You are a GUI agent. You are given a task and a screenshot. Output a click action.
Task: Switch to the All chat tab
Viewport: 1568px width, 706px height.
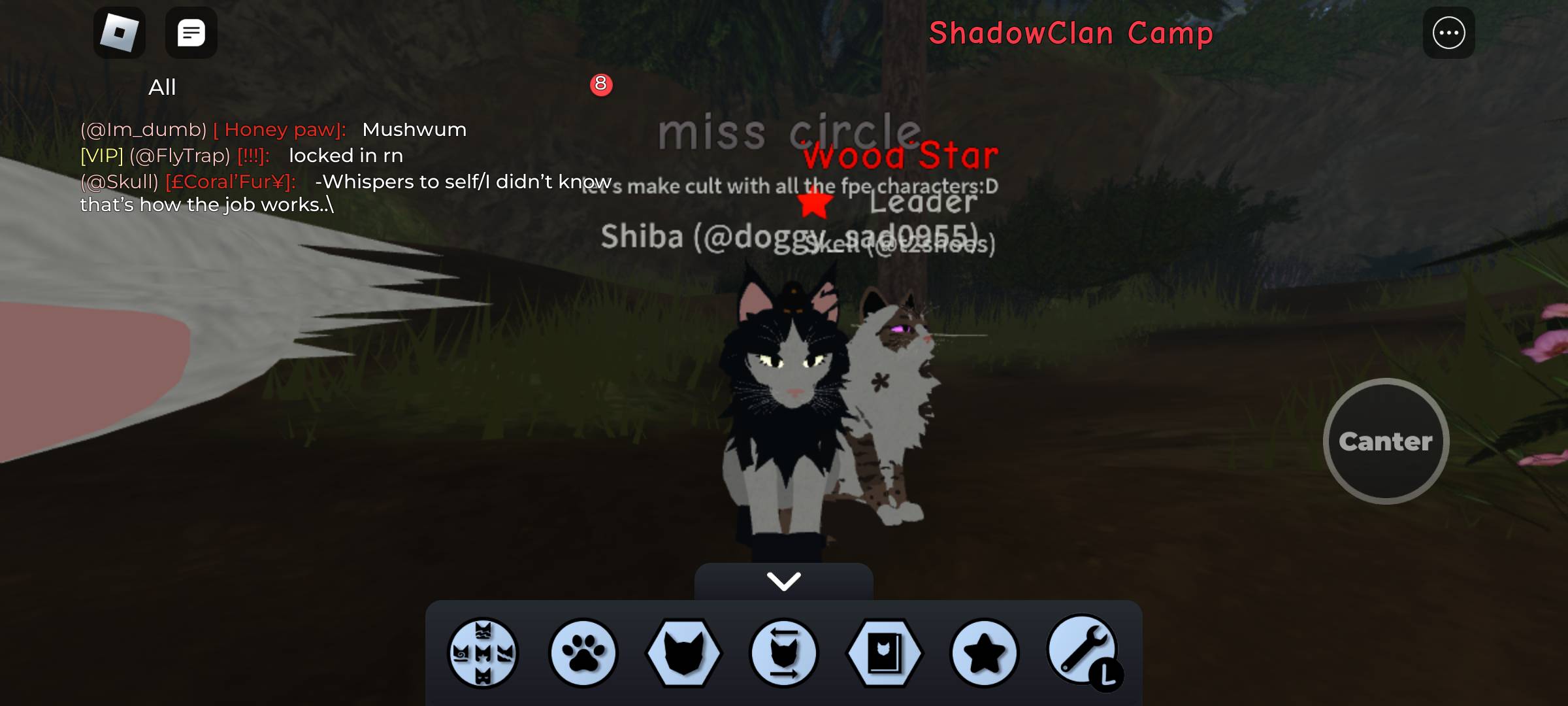click(162, 87)
